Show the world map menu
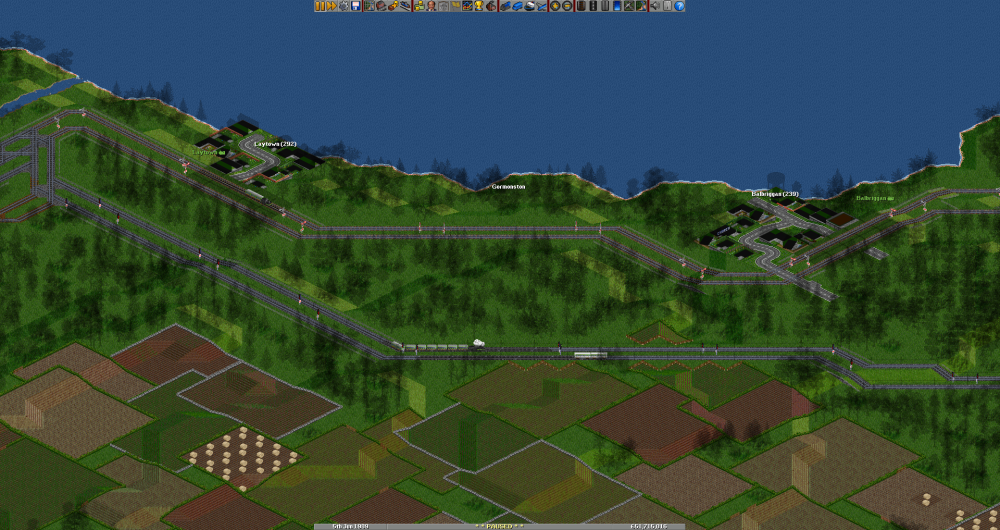Image resolution: width=1000 pixels, height=530 pixels. click(x=368, y=6)
